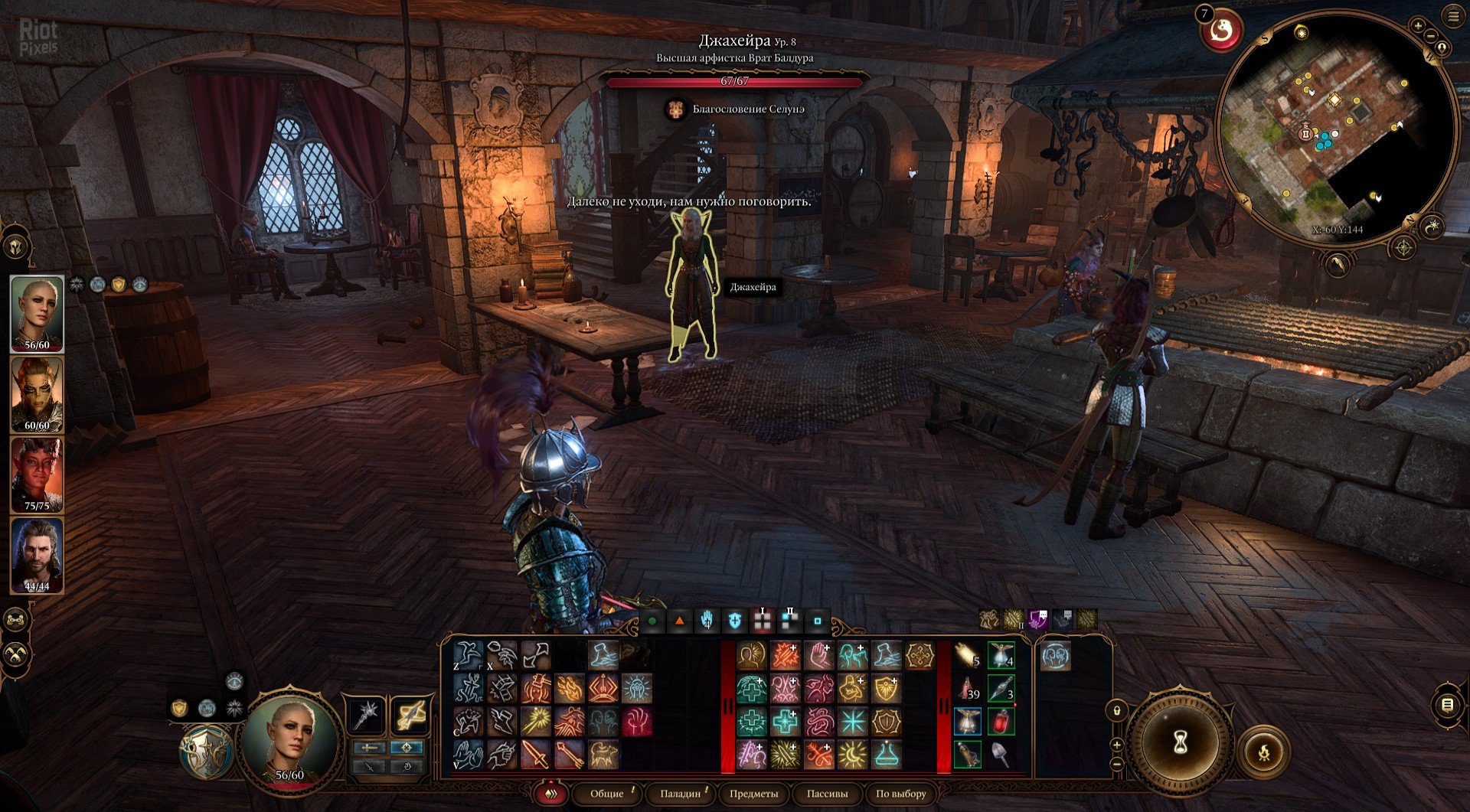1470x812 pixels.
Task: Open the red tadpole illithid powers button
Action: 1221,31
